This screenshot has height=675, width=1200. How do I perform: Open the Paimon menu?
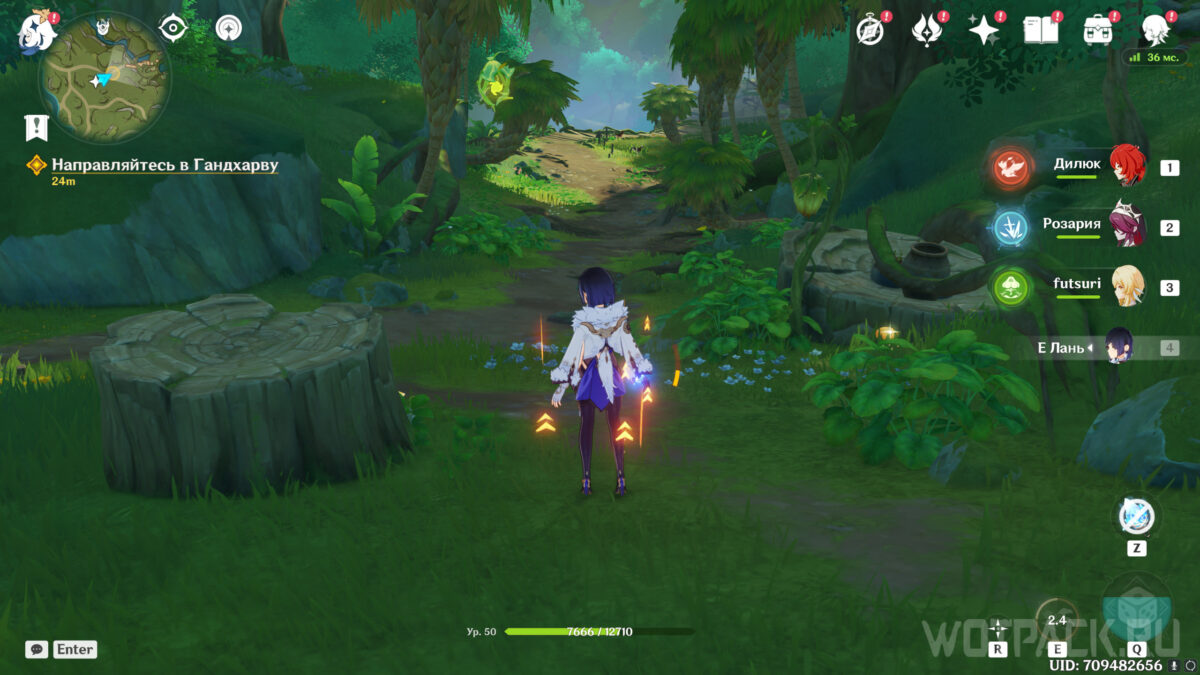coord(37,30)
